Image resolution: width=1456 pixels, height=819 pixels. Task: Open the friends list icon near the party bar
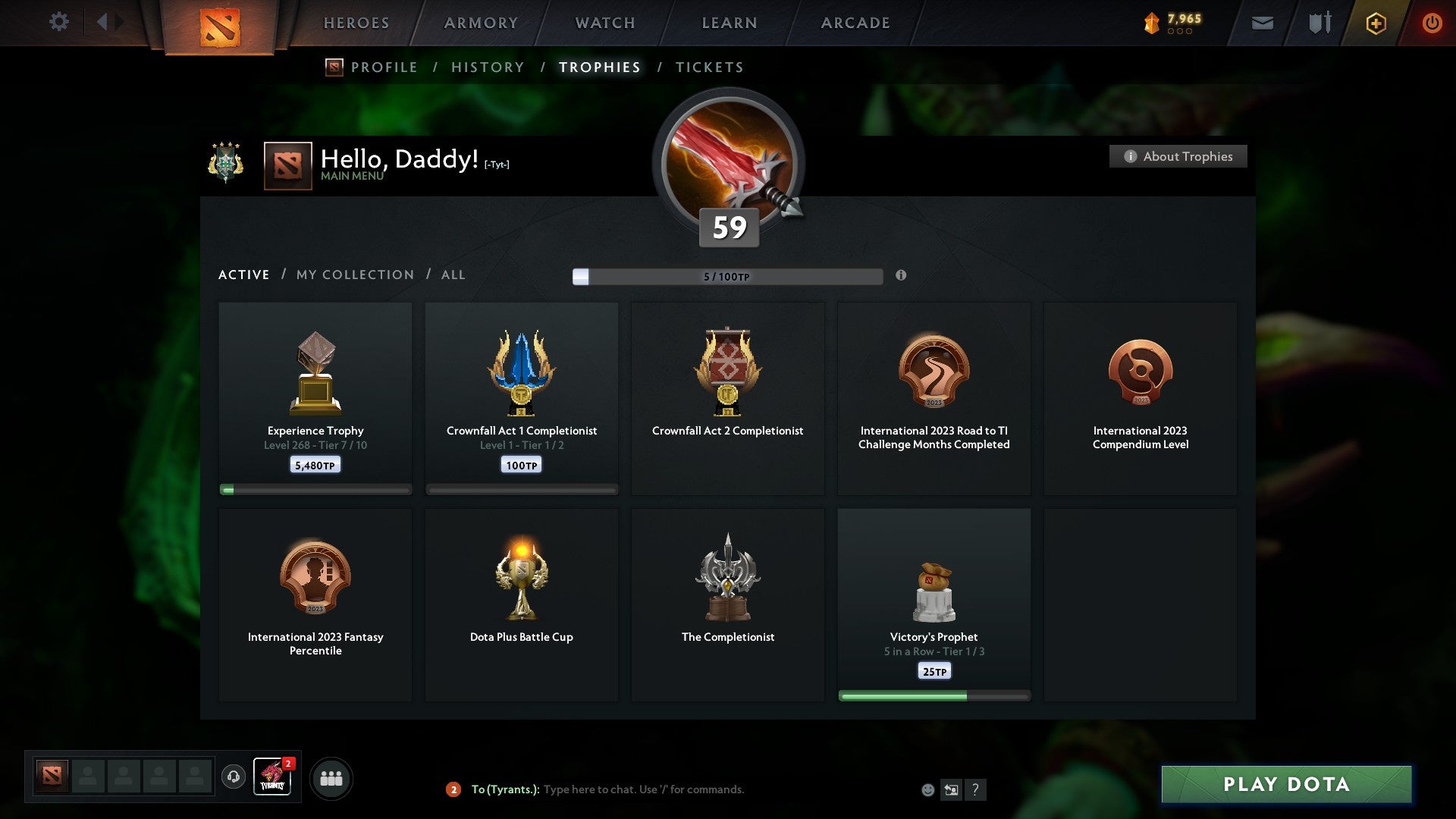click(331, 777)
